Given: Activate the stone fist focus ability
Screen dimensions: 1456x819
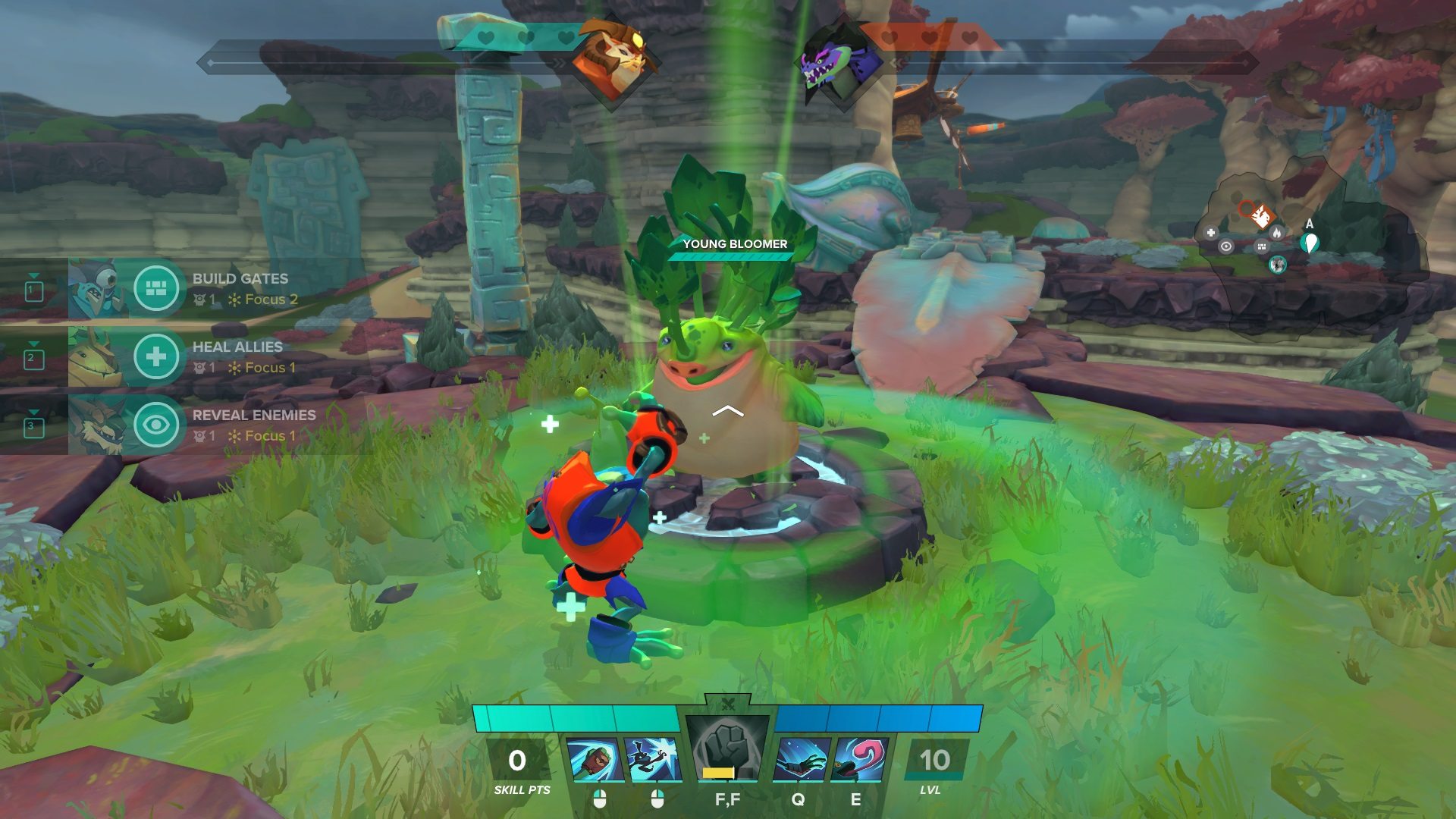Looking at the screenshot, I should 727,752.
